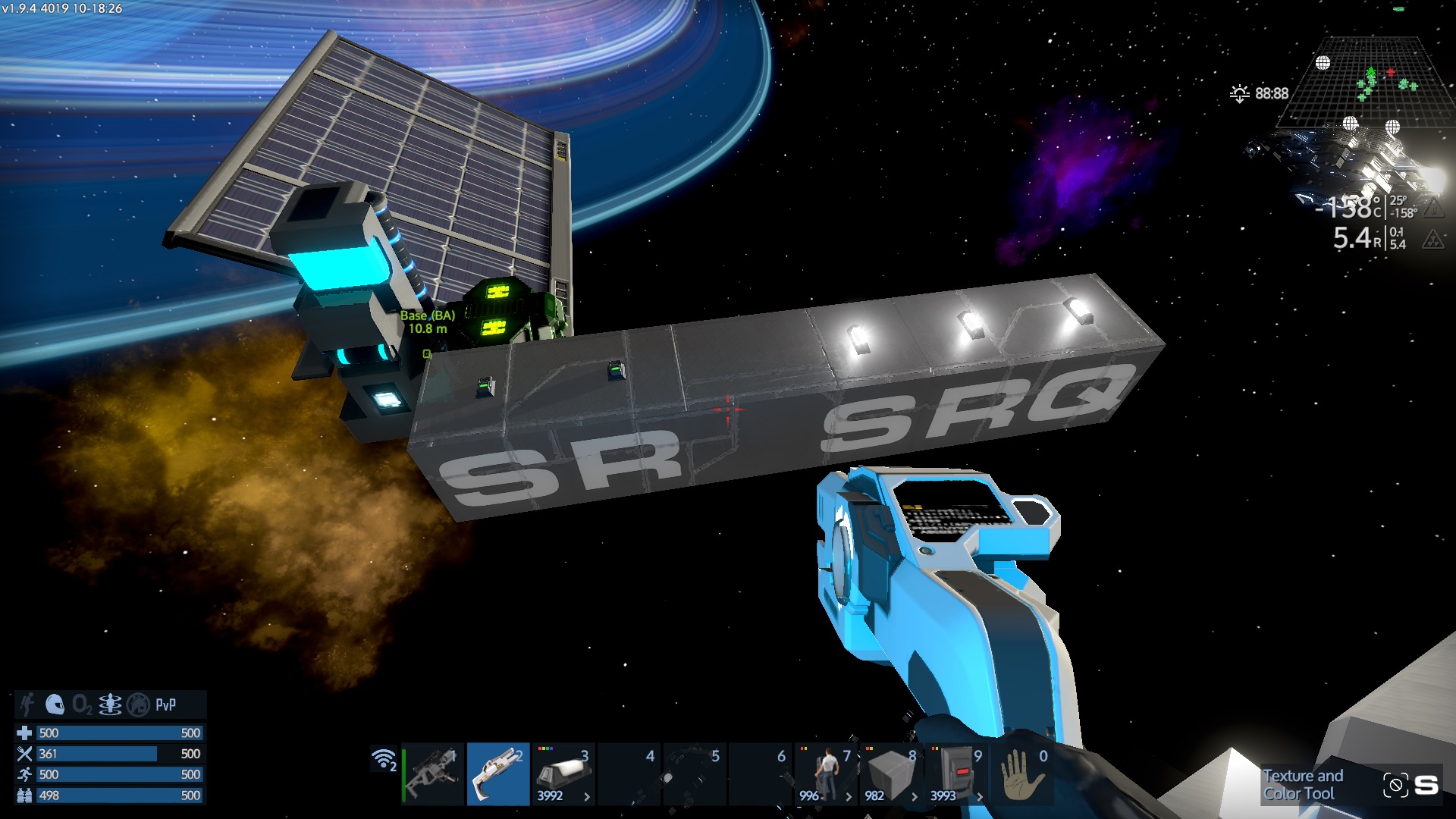The image size is (1456, 819).
Task: Select the Texture and Color Tool slot
Action: pyautogui.click(x=497, y=774)
